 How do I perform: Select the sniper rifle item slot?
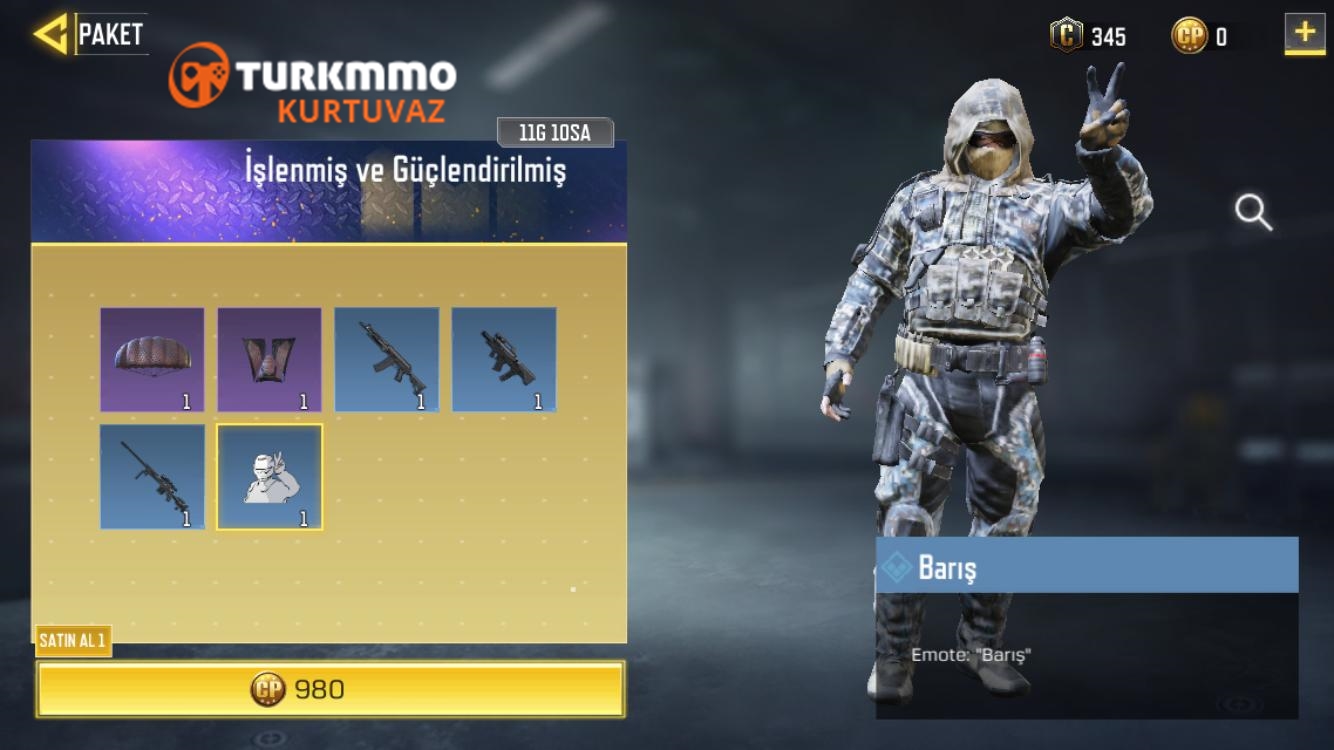point(152,477)
